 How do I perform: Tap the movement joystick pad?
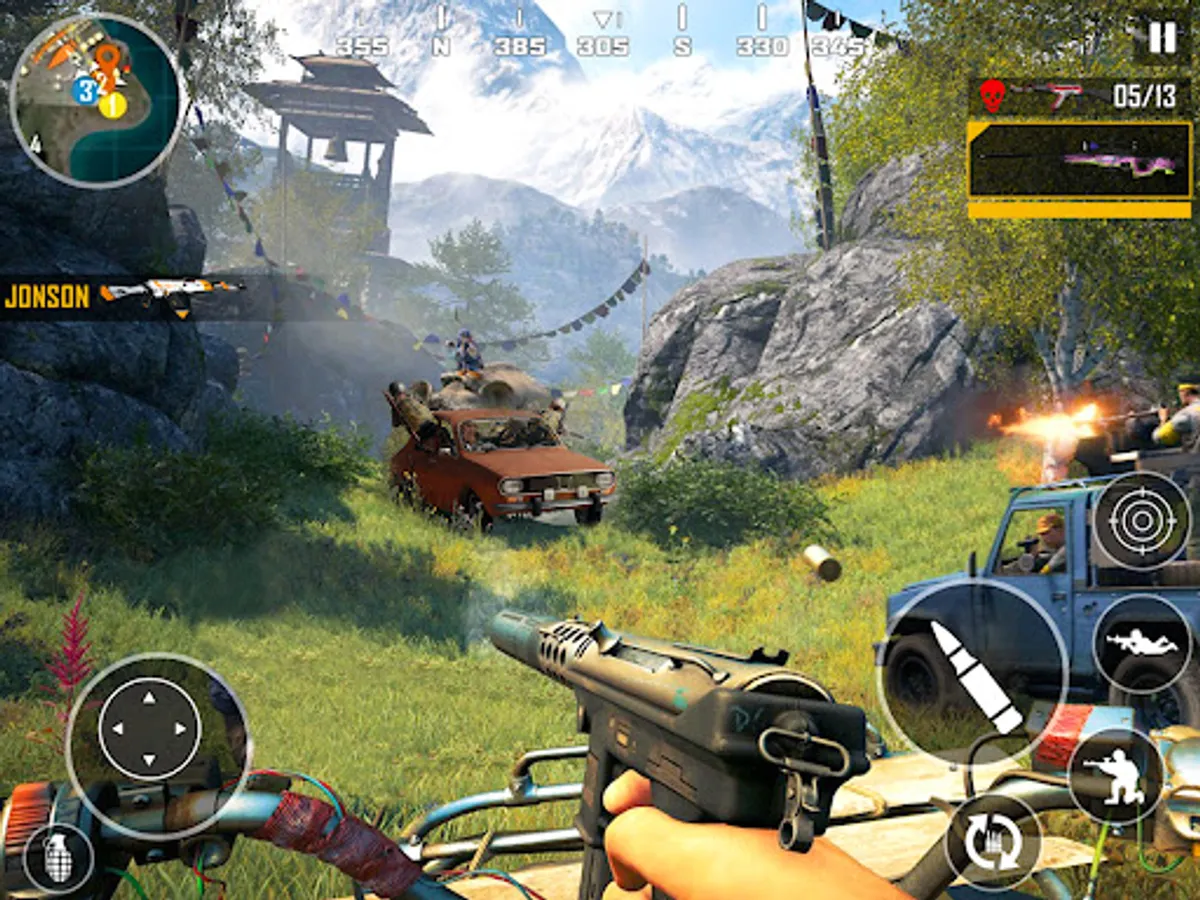[x=150, y=727]
